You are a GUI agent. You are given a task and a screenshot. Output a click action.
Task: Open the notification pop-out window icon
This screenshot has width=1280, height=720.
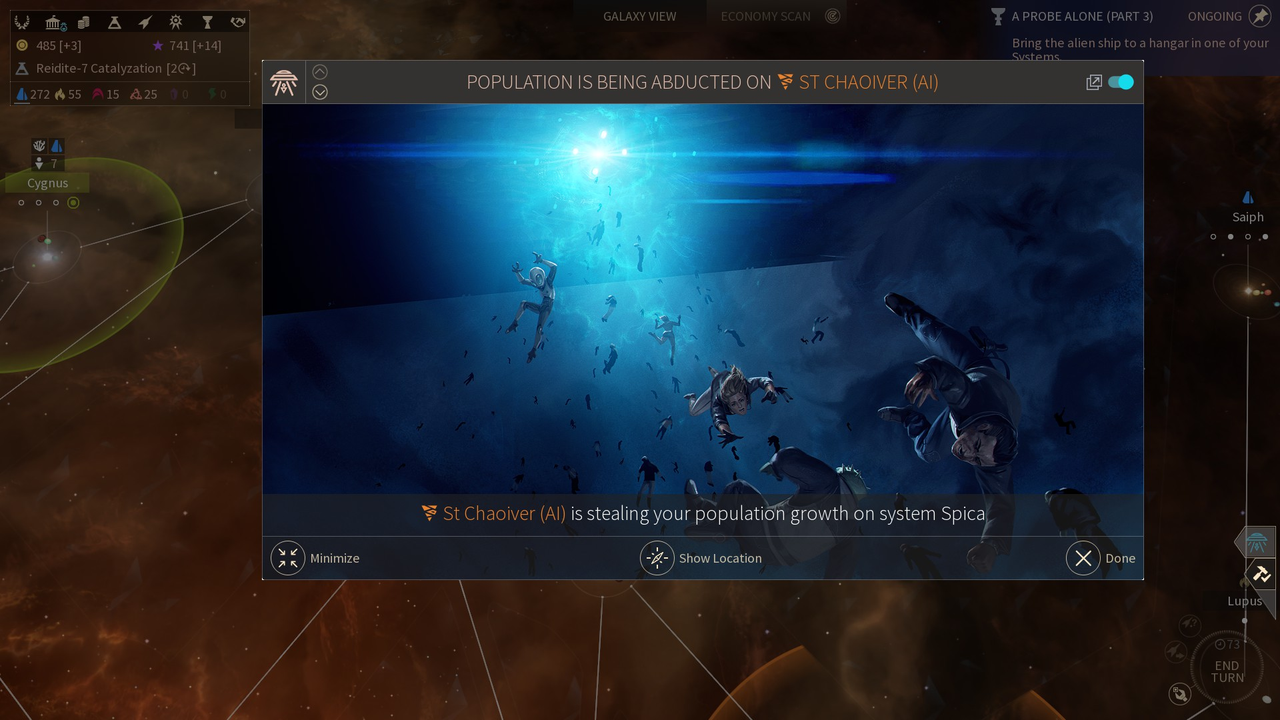[1094, 82]
